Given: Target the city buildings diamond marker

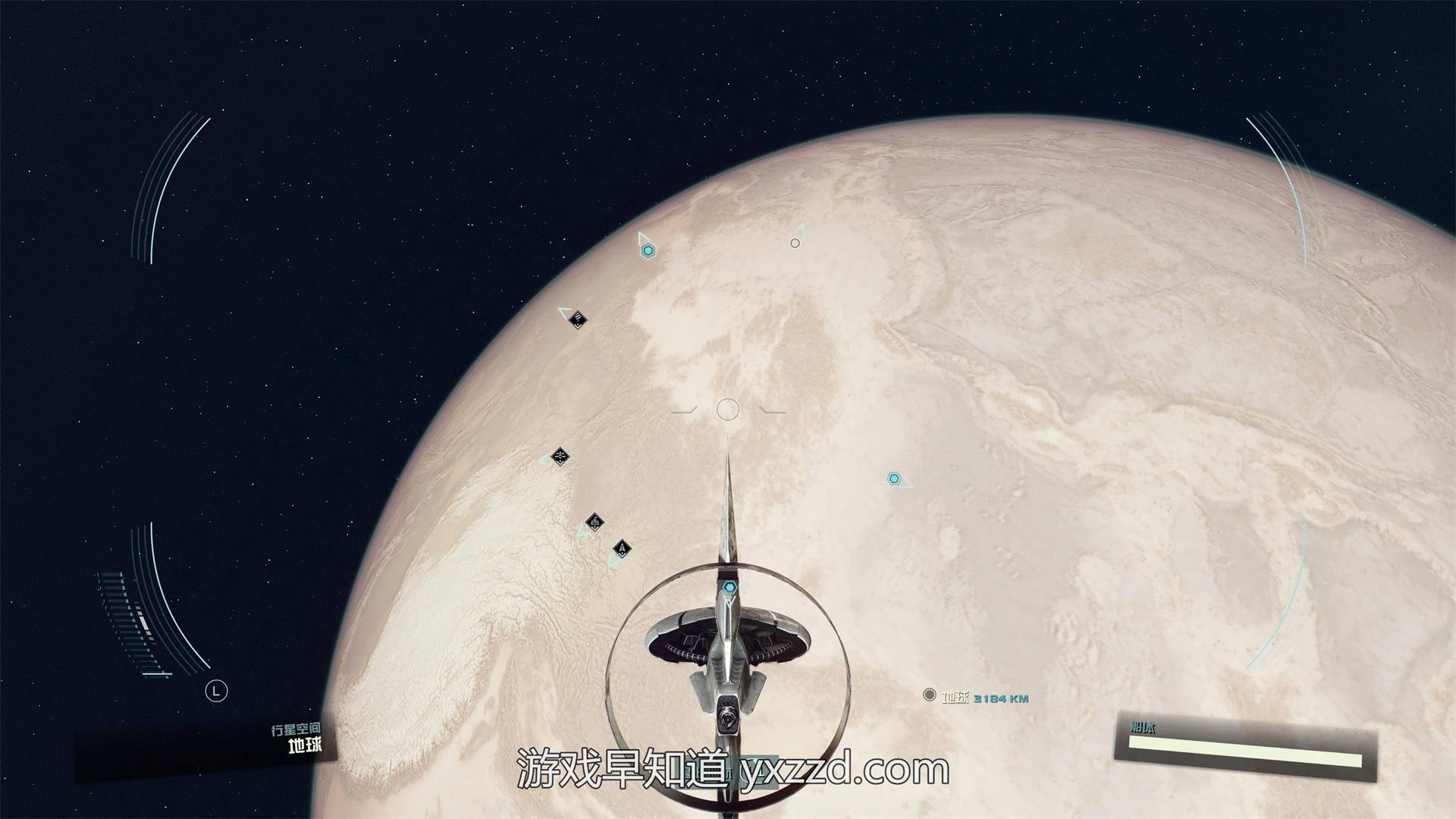Looking at the screenshot, I should tap(595, 522).
